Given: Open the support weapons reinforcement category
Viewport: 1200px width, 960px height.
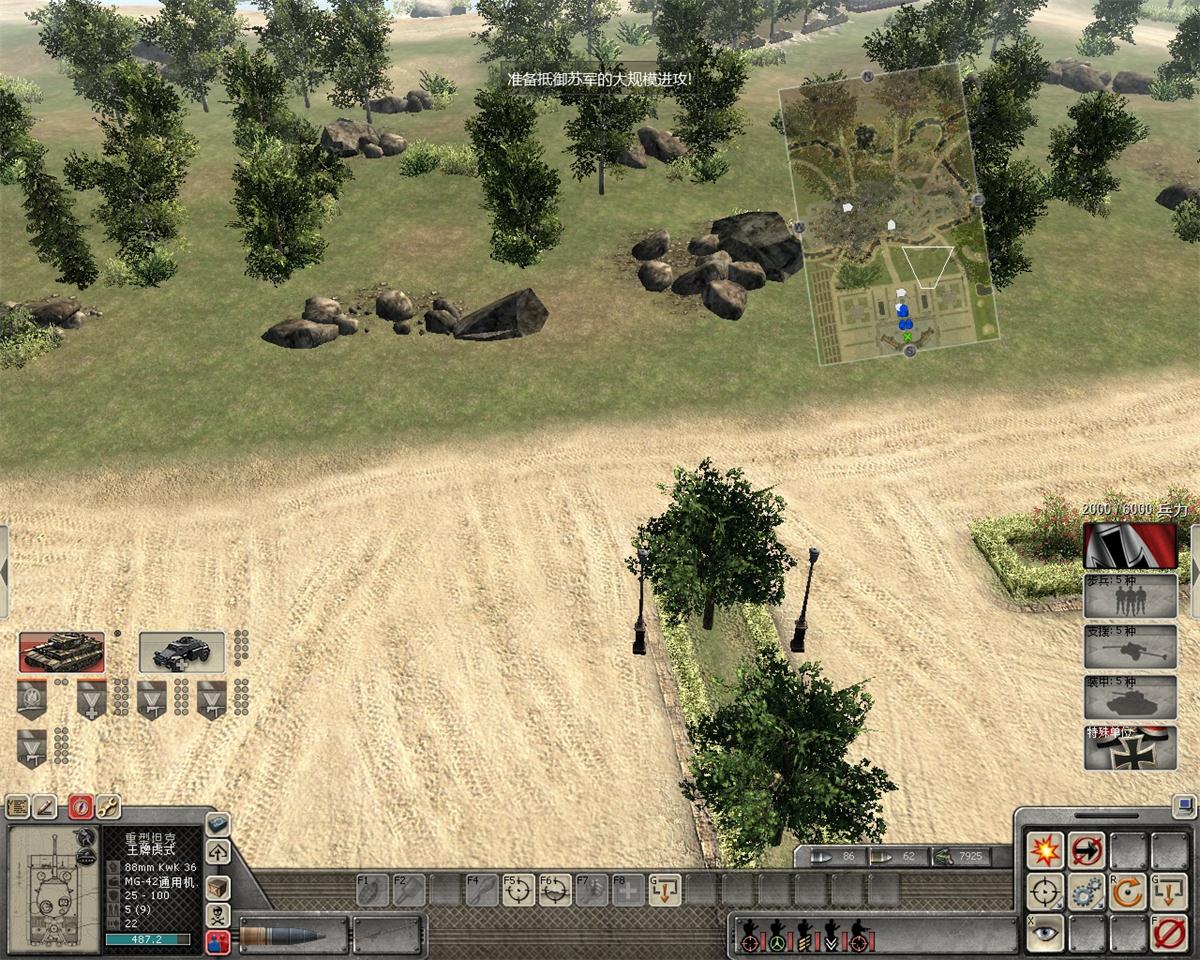Looking at the screenshot, I should [1130, 646].
